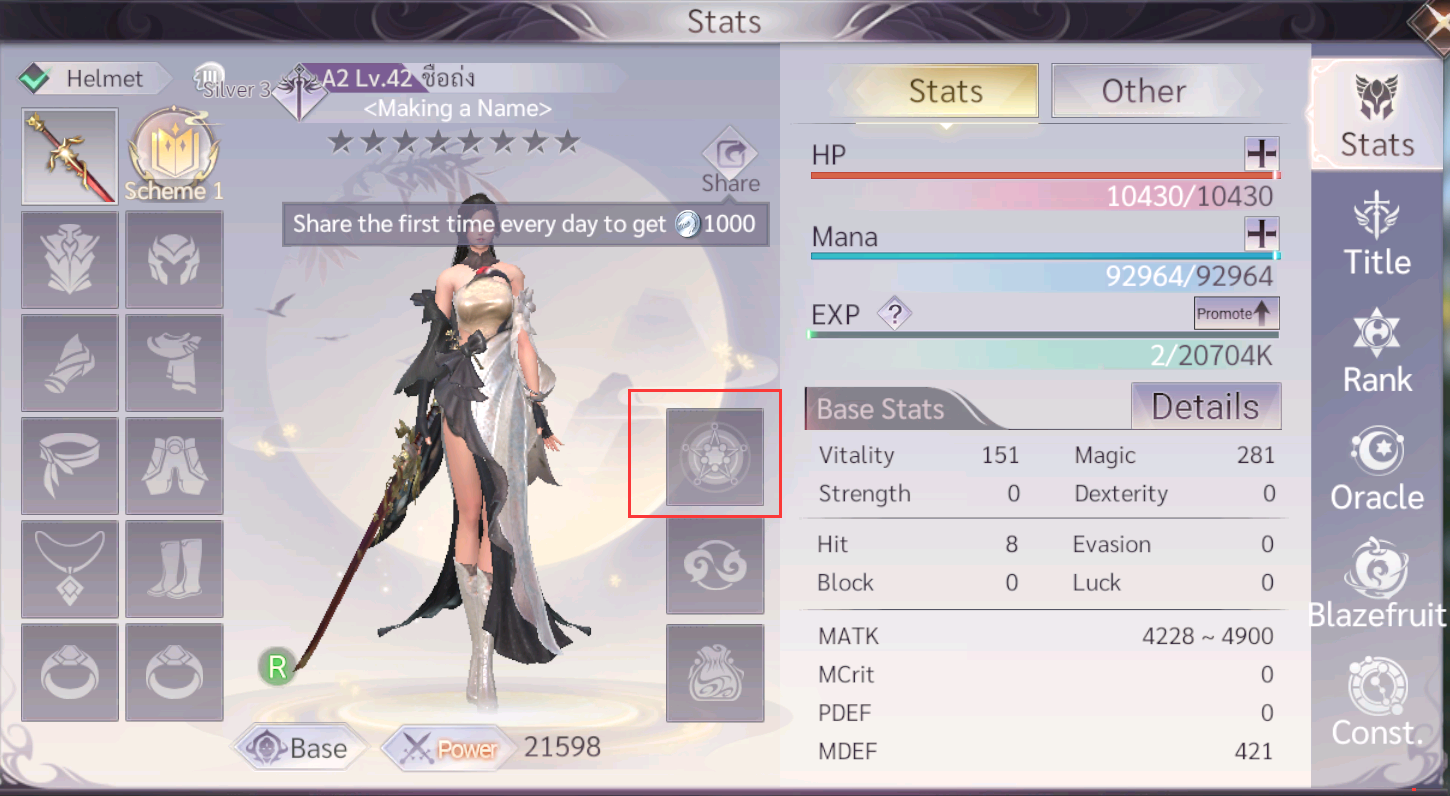1450x796 pixels.
Task: Open the Title side menu
Action: click(1377, 234)
